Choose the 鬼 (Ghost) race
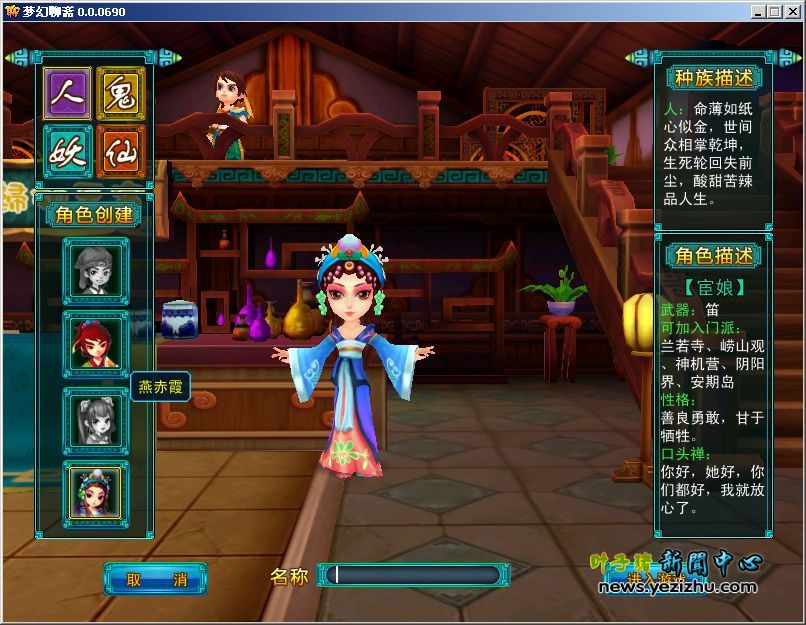 (x=122, y=94)
